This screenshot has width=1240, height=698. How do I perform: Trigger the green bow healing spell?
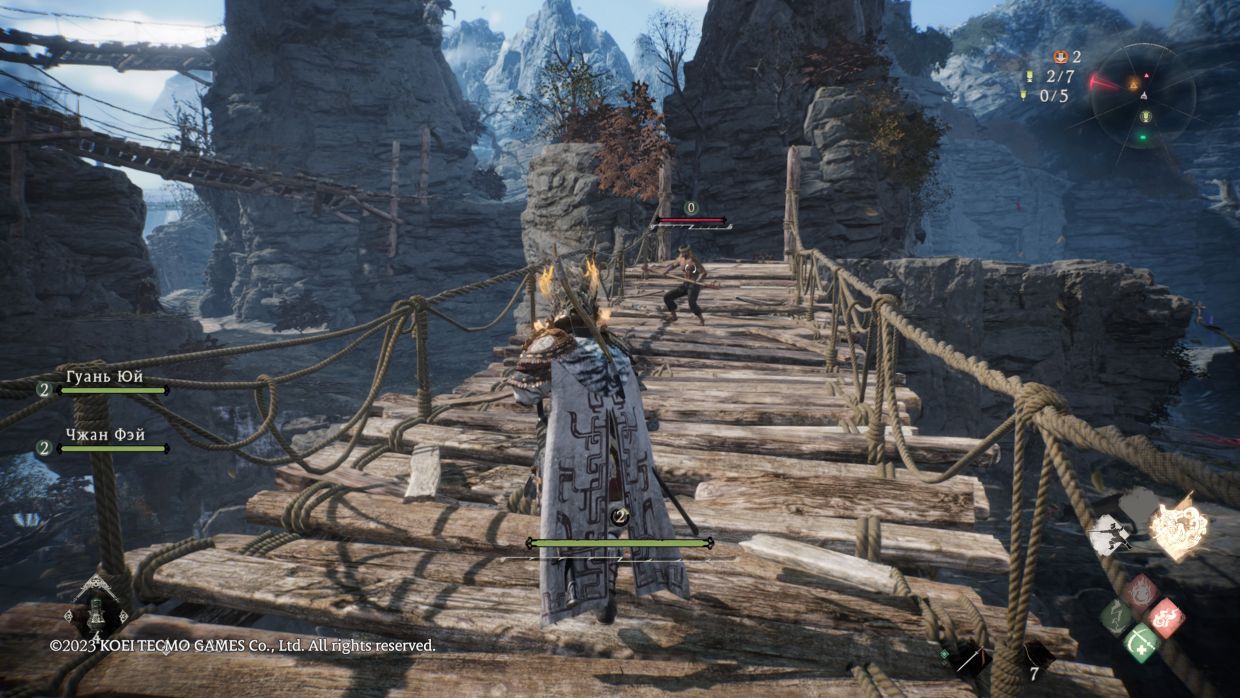tap(1141, 641)
